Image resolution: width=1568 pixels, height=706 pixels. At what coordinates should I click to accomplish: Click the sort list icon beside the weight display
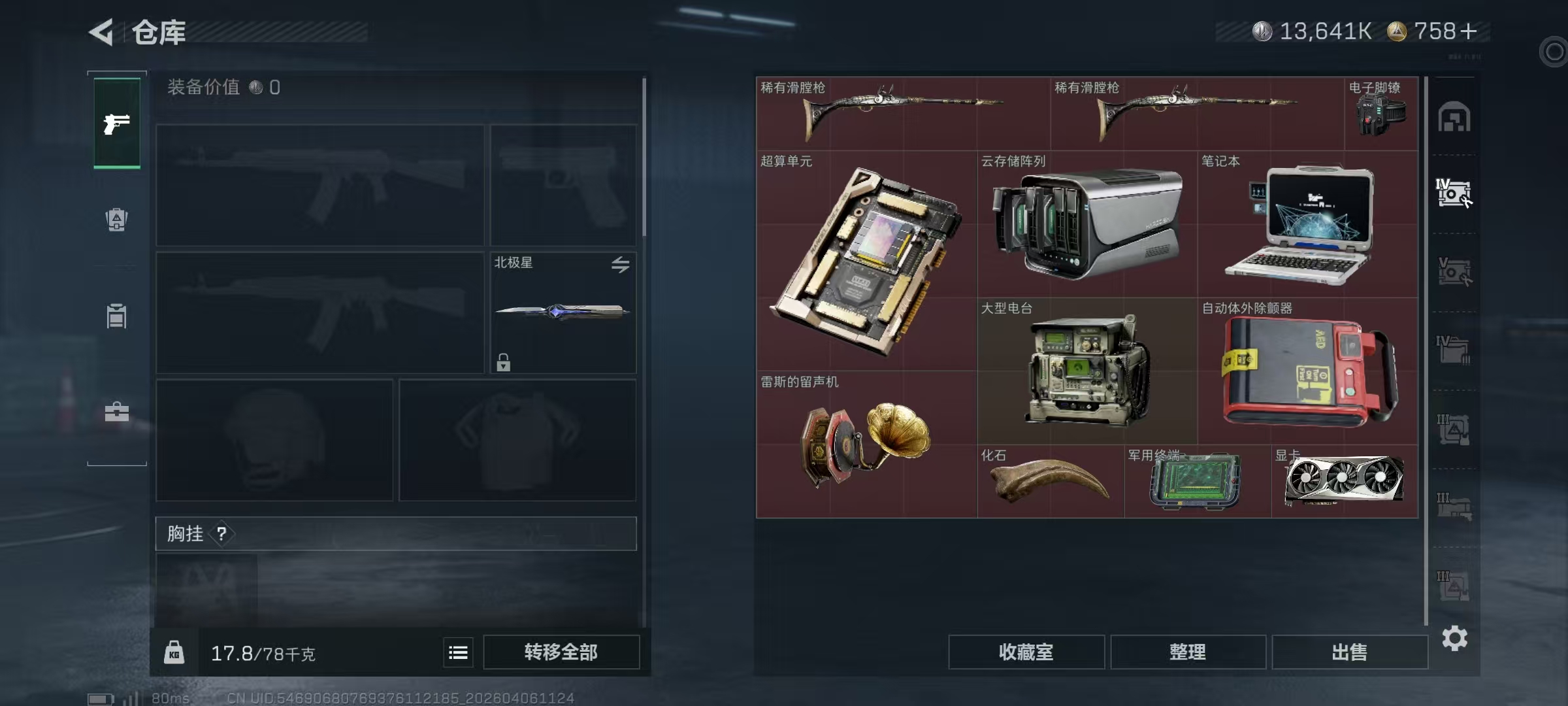coord(457,652)
